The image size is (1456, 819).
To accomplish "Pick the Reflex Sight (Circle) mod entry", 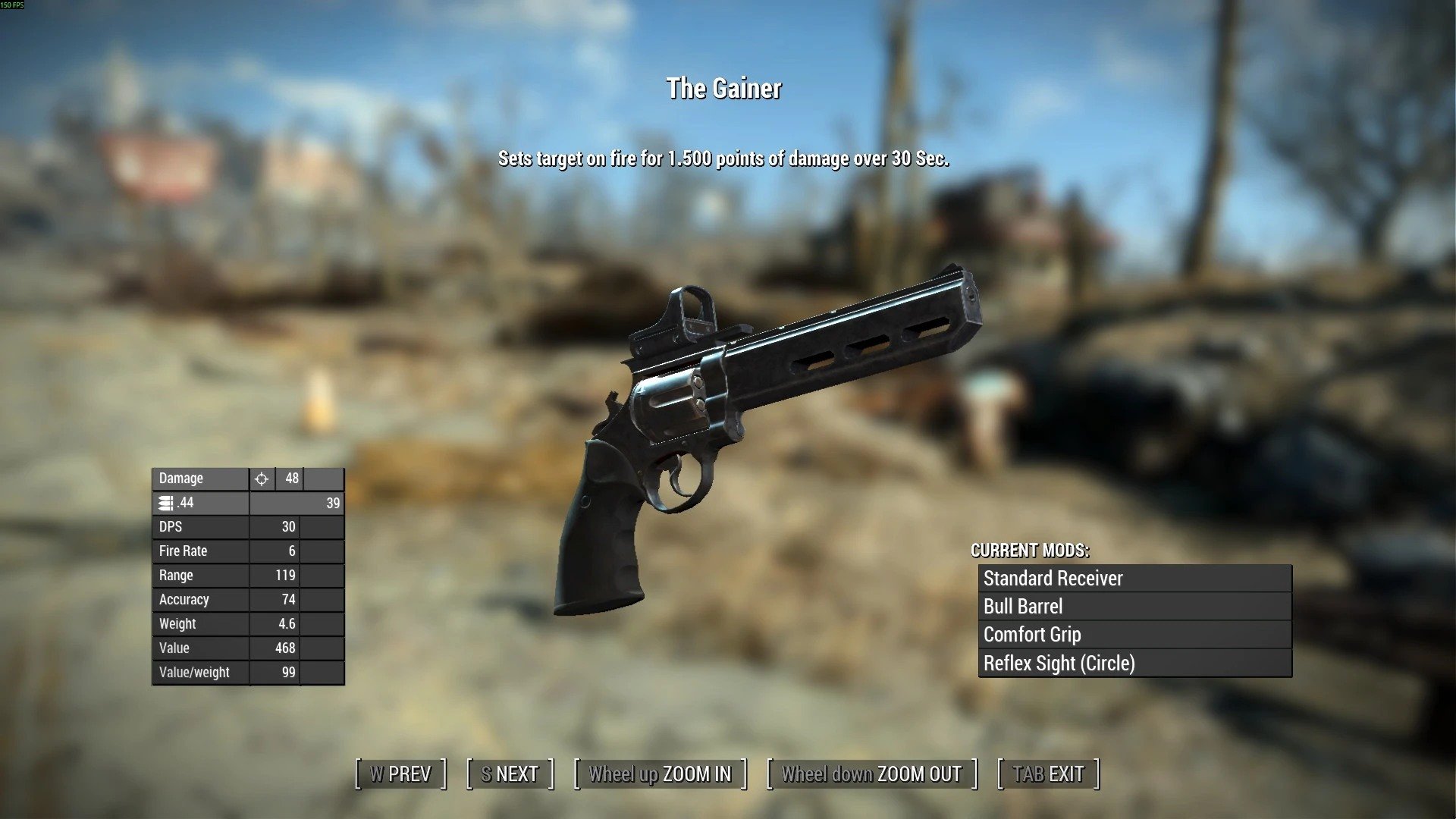I will click(x=1134, y=664).
